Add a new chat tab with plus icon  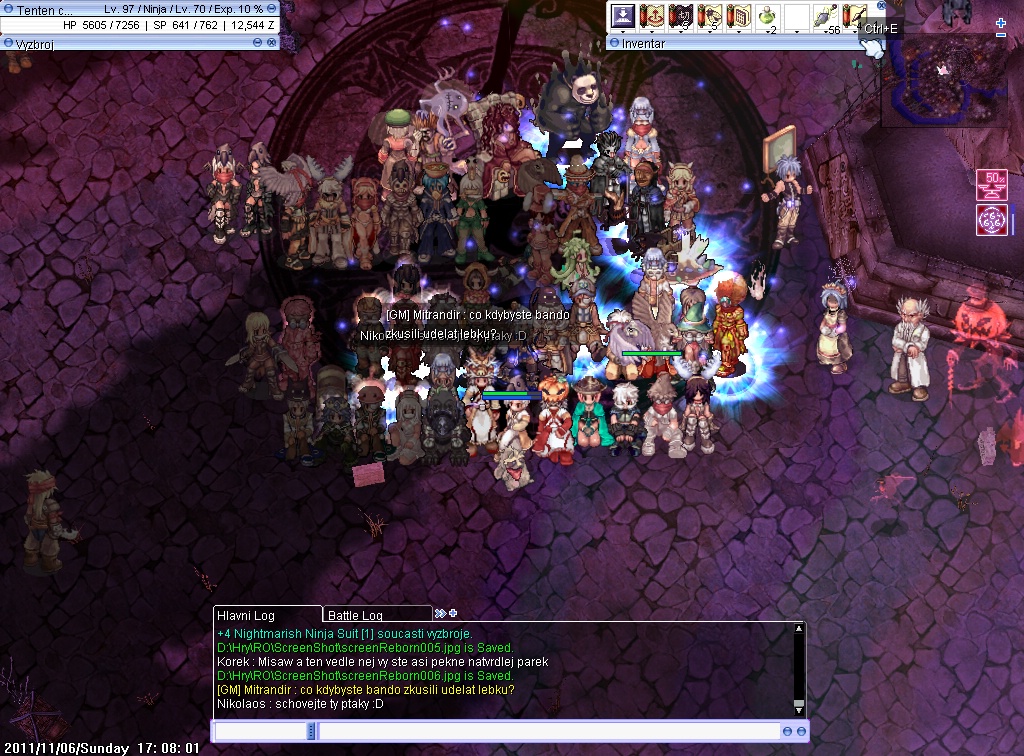[x=453, y=613]
